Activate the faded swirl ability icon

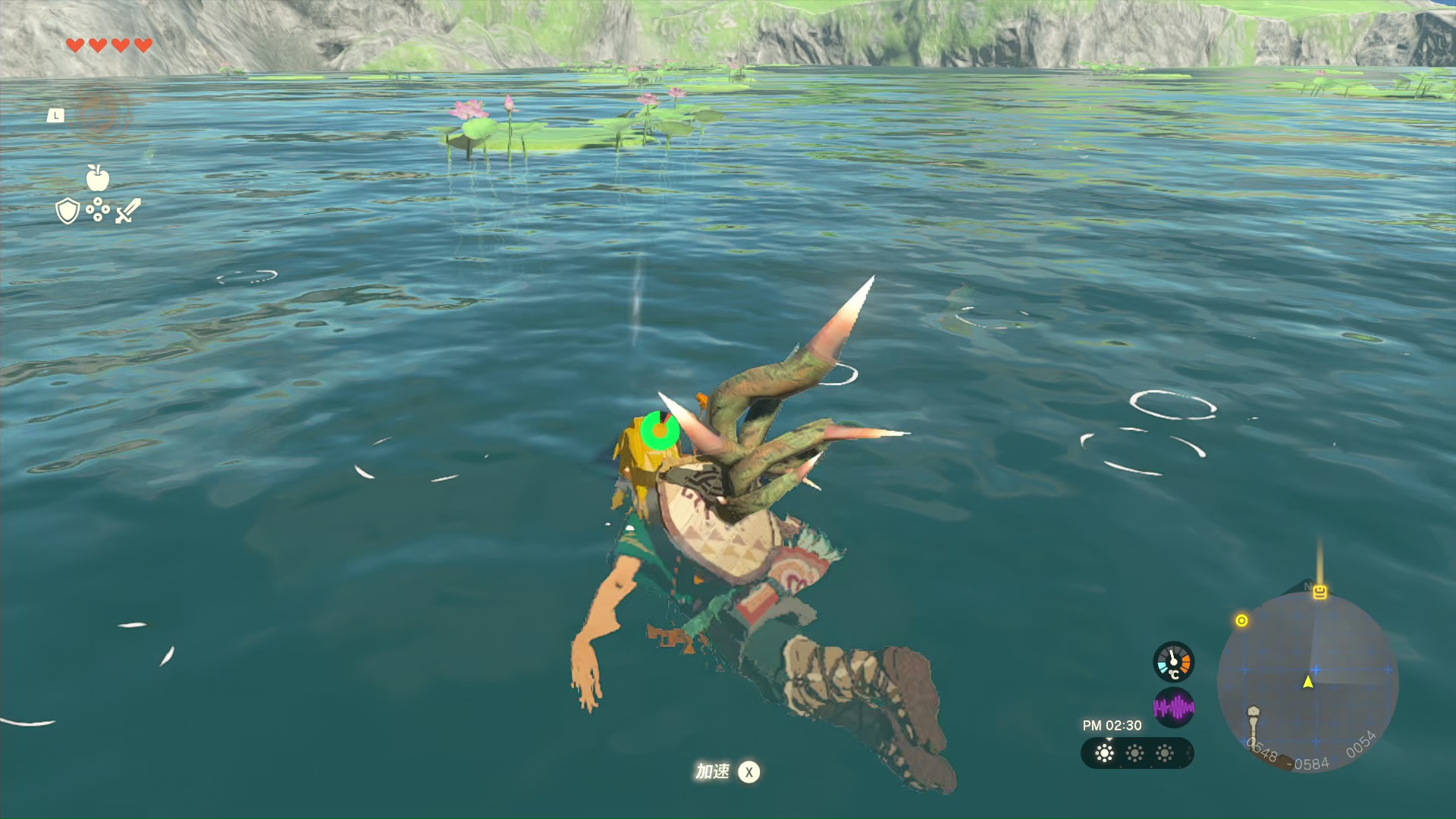[100, 115]
